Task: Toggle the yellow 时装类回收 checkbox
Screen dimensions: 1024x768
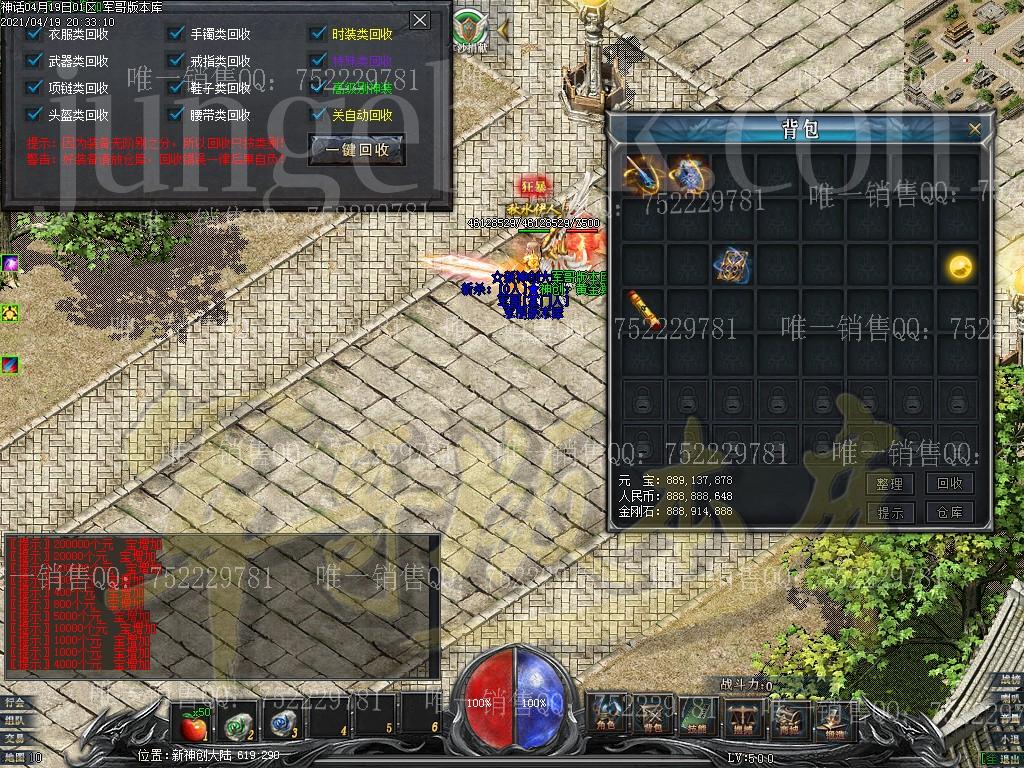Action: (319, 34)
